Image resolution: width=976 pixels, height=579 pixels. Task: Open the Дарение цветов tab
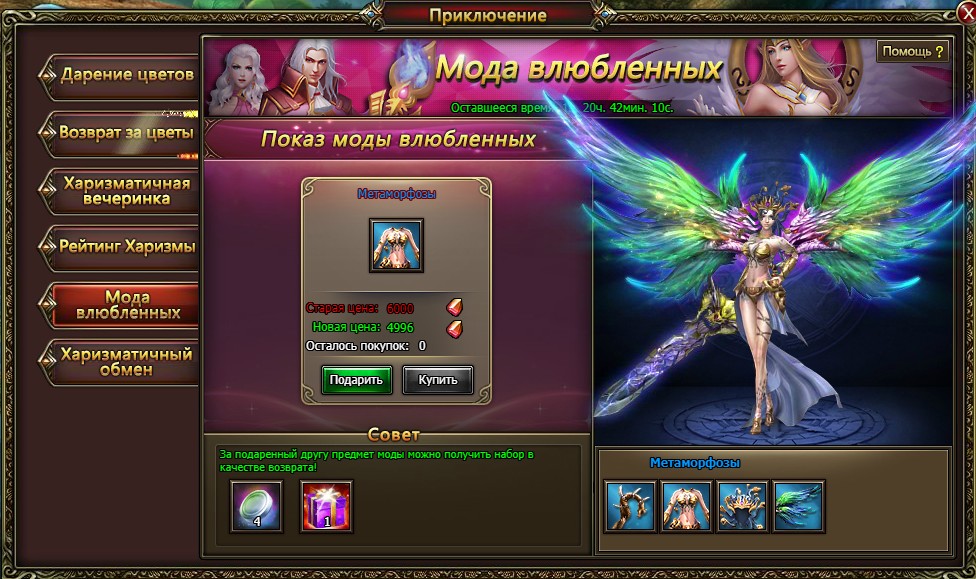[124, 75]
